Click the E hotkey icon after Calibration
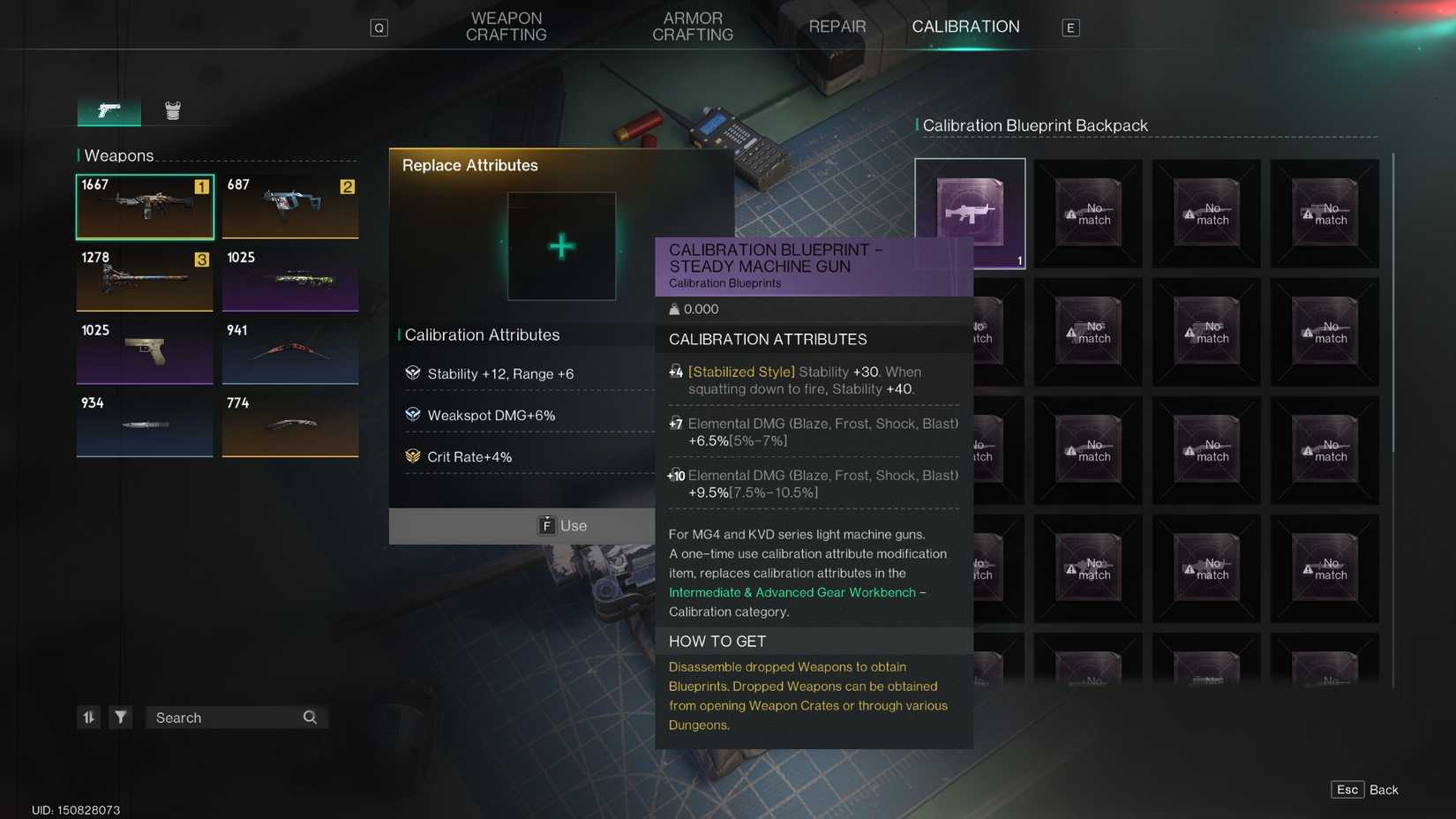The width and height of the screenshot is (1456, 819). click(x=1070, y=27)
